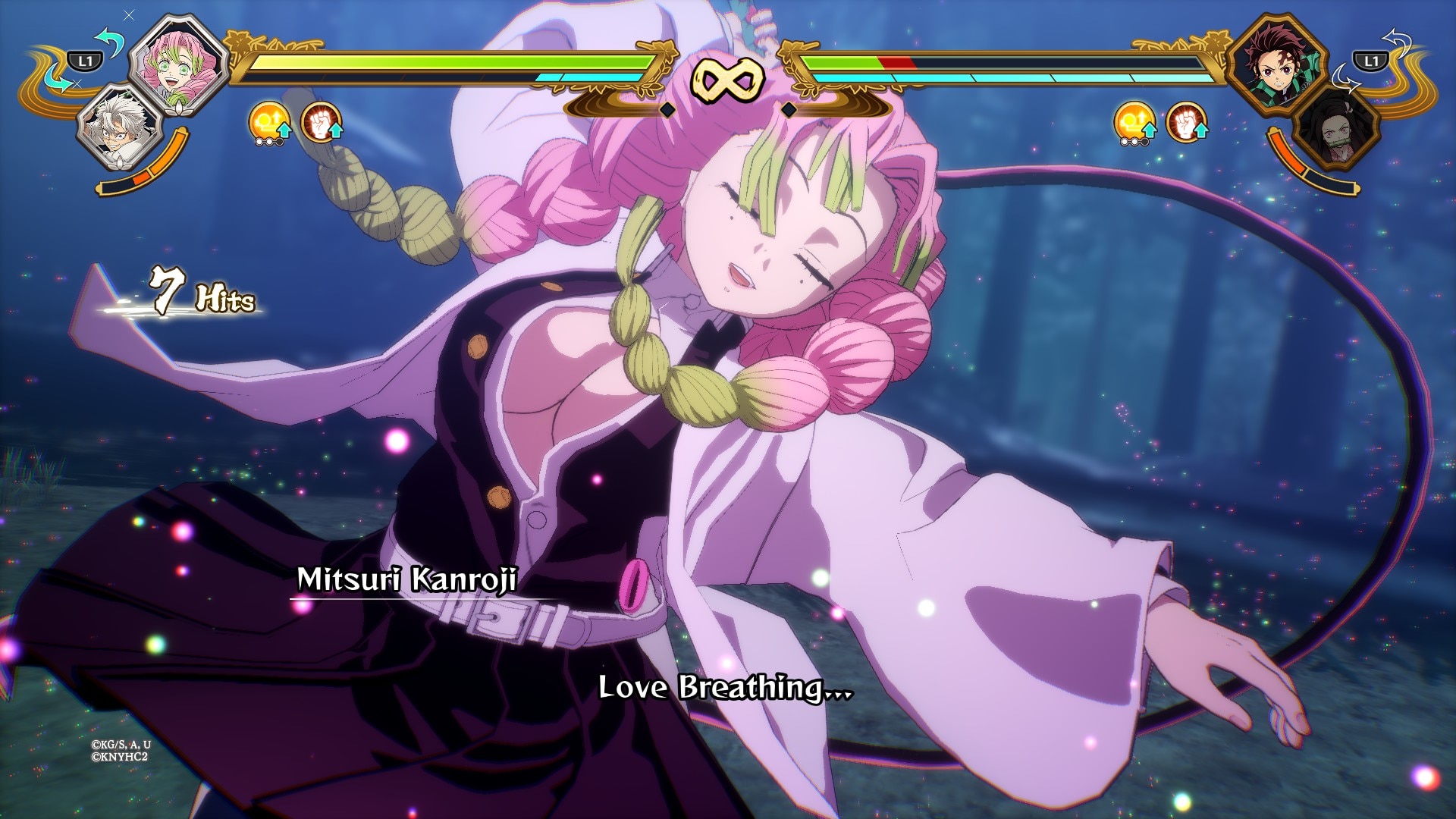Viewport: 1456px width, 819px height.
Task: Click the fist buff icon under Tanjiro's health bar
Action: click(x=1186, y=123)
